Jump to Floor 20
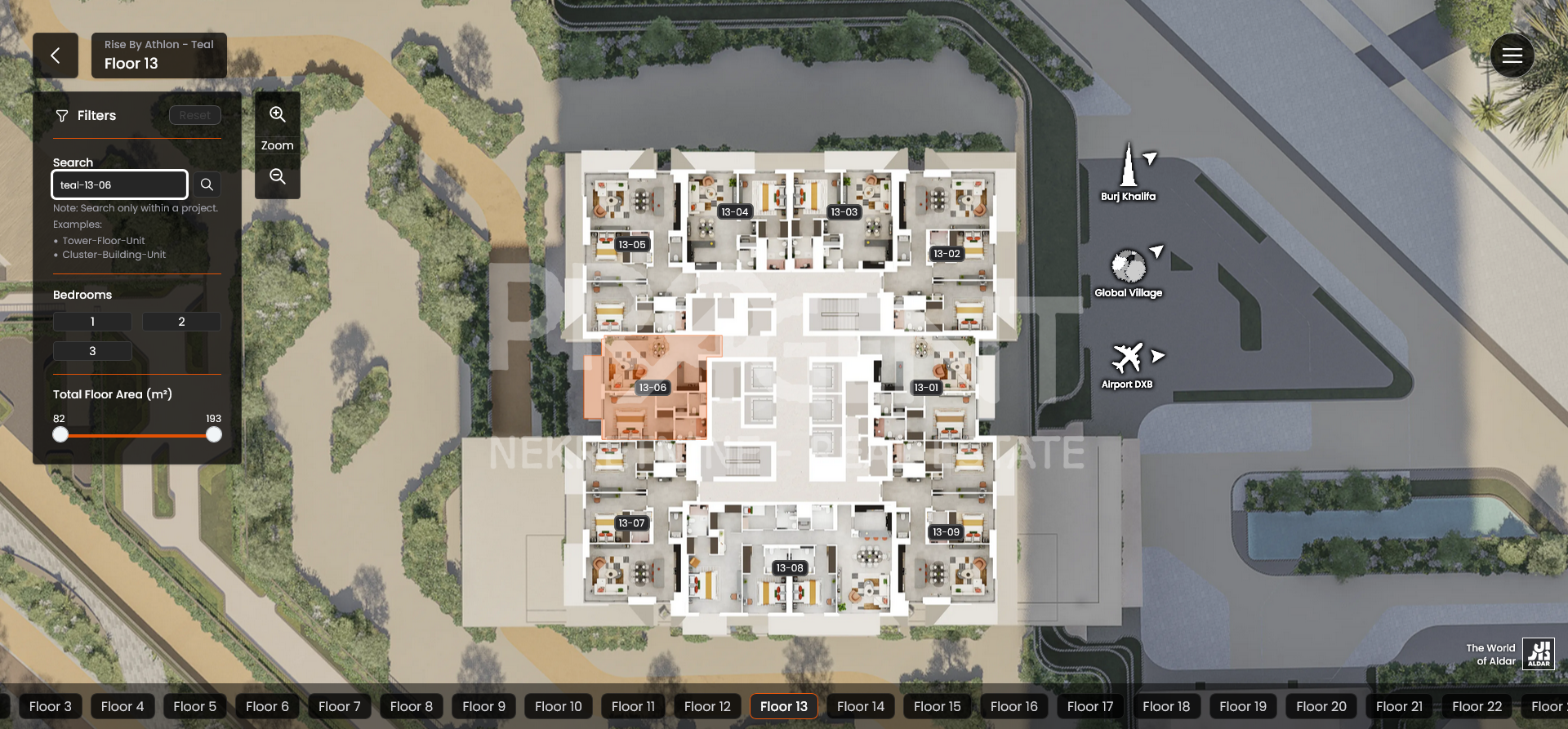The image size is (1568, 729). (x=1321, y=706)
